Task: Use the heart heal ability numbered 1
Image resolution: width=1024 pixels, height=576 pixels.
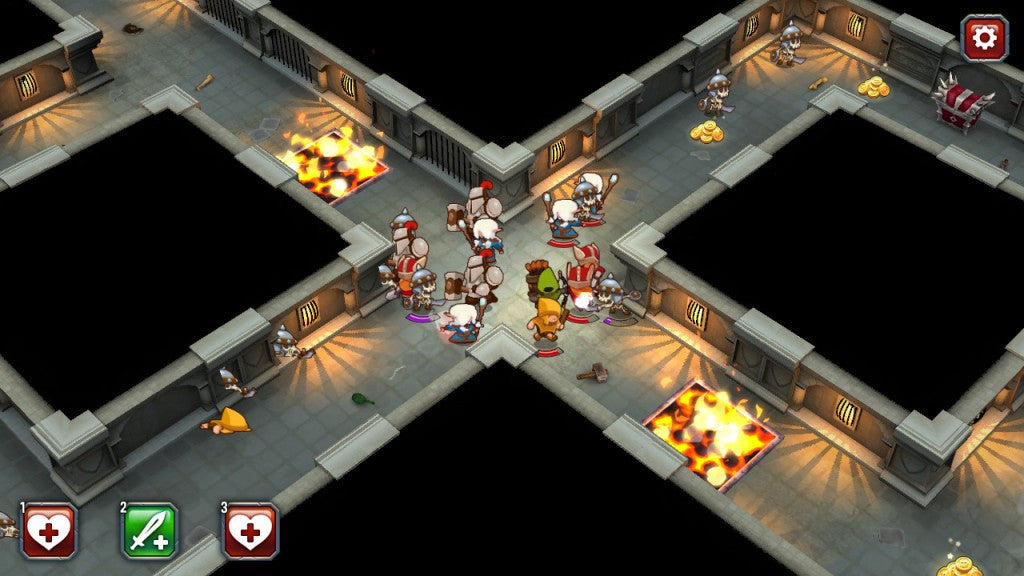Action: pos(49,530)
